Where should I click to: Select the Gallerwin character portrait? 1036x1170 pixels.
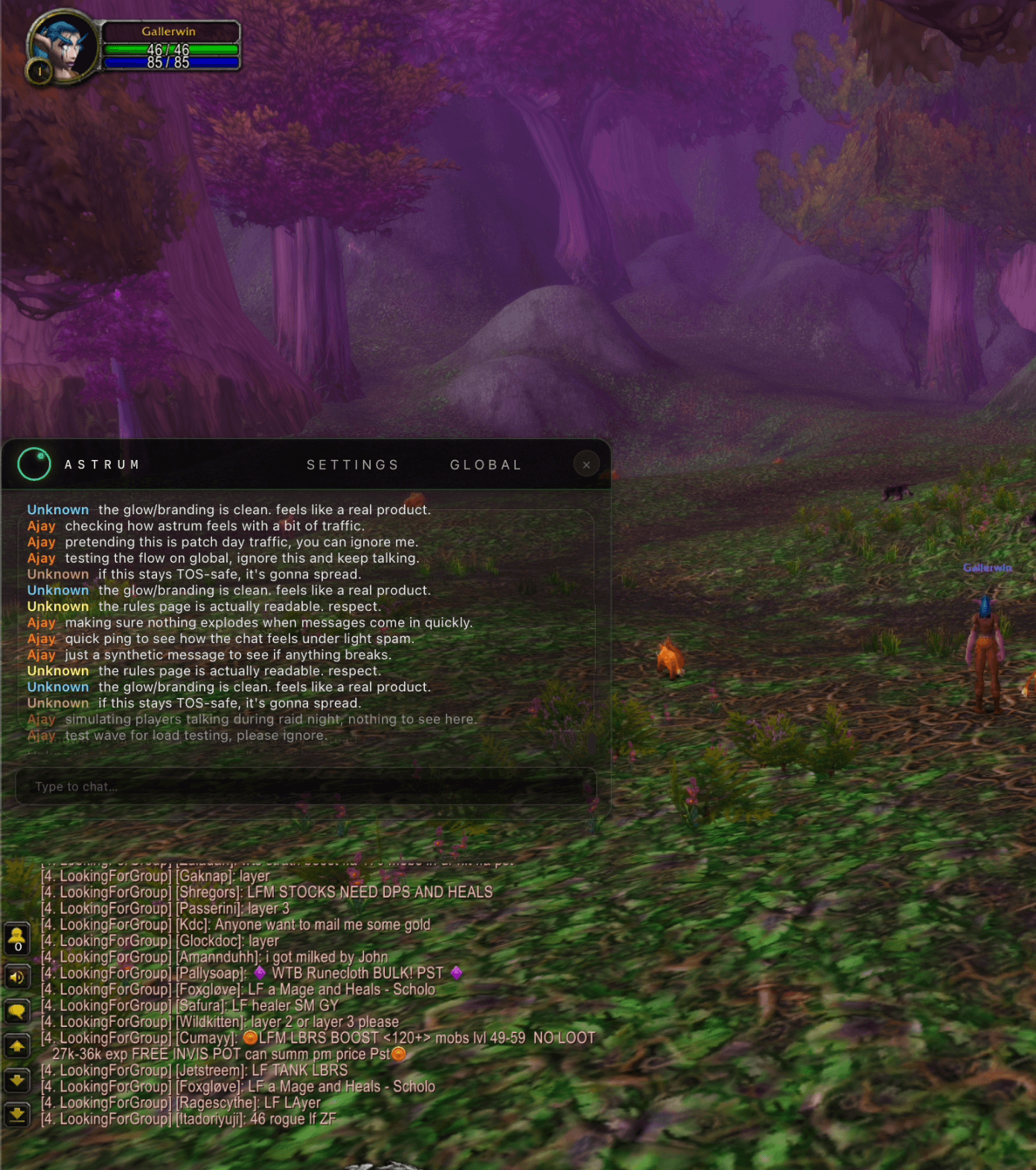(x=63, y=46)
